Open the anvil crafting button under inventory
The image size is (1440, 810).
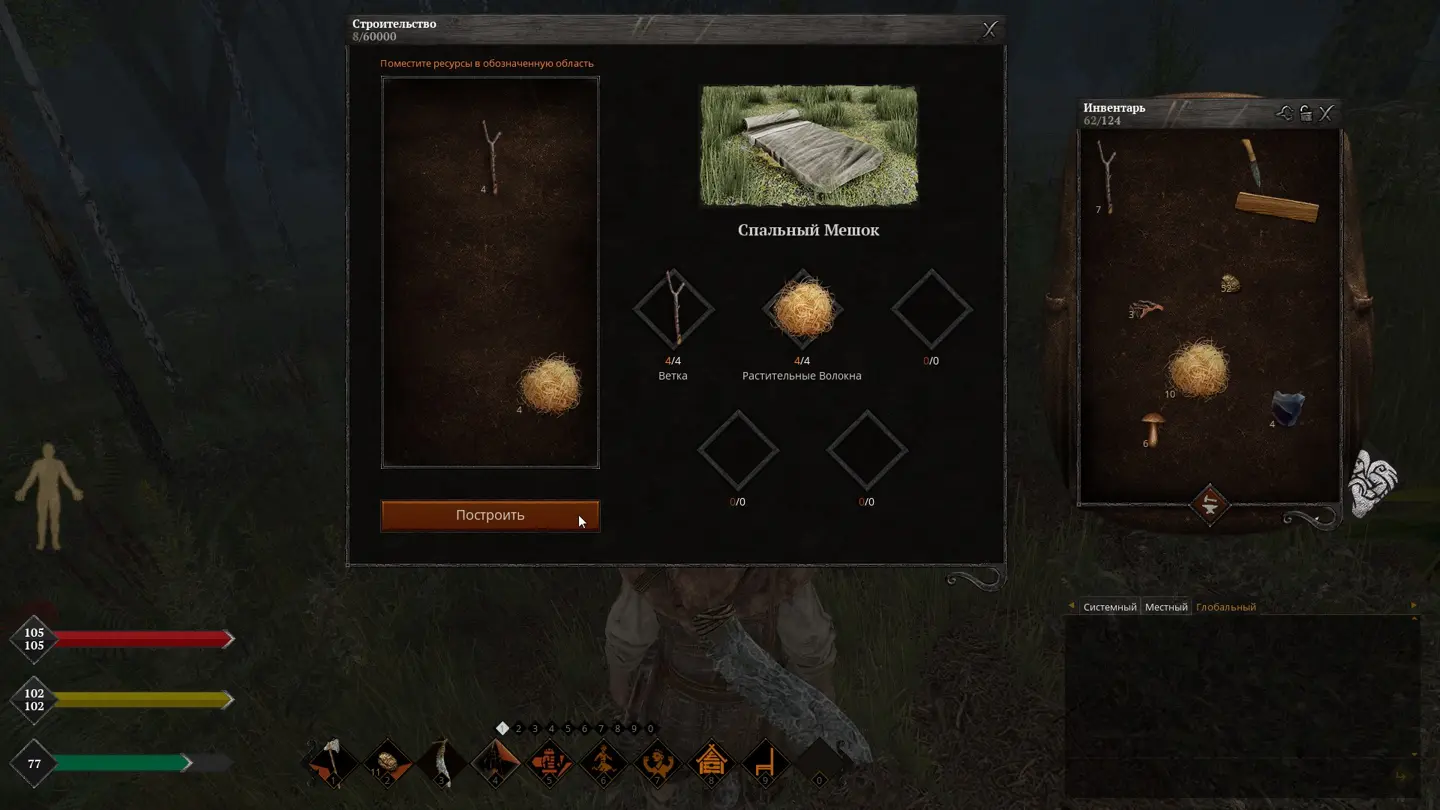pos(1208,503)
